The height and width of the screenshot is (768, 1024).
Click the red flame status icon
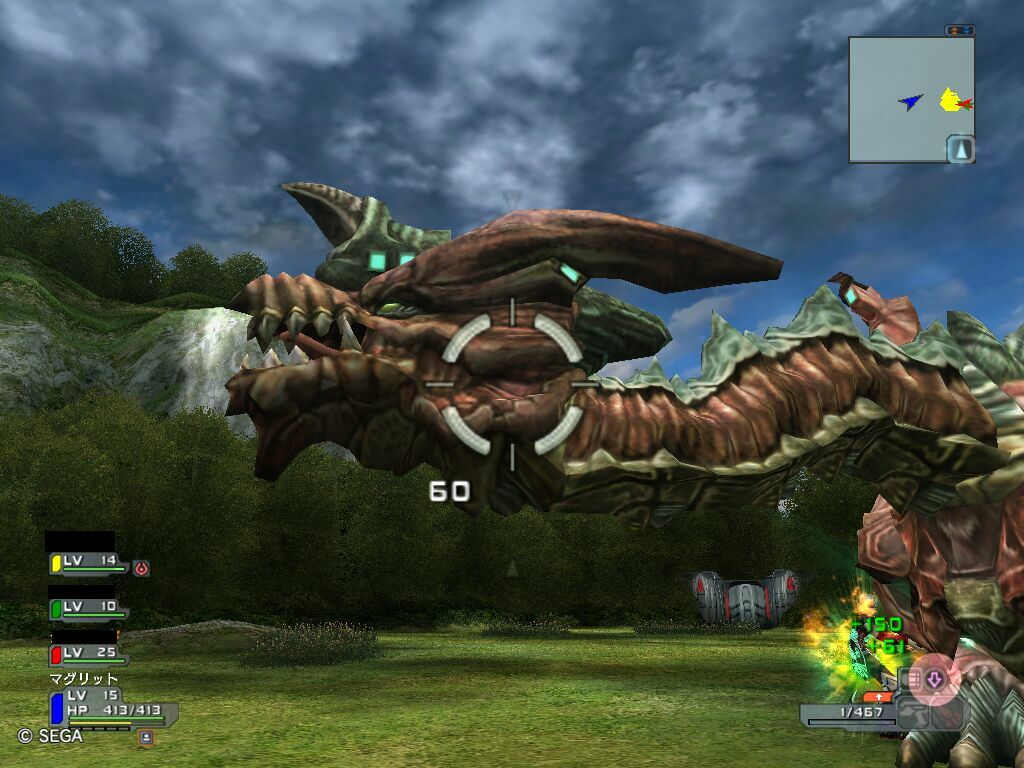click(x=141, y=568)
